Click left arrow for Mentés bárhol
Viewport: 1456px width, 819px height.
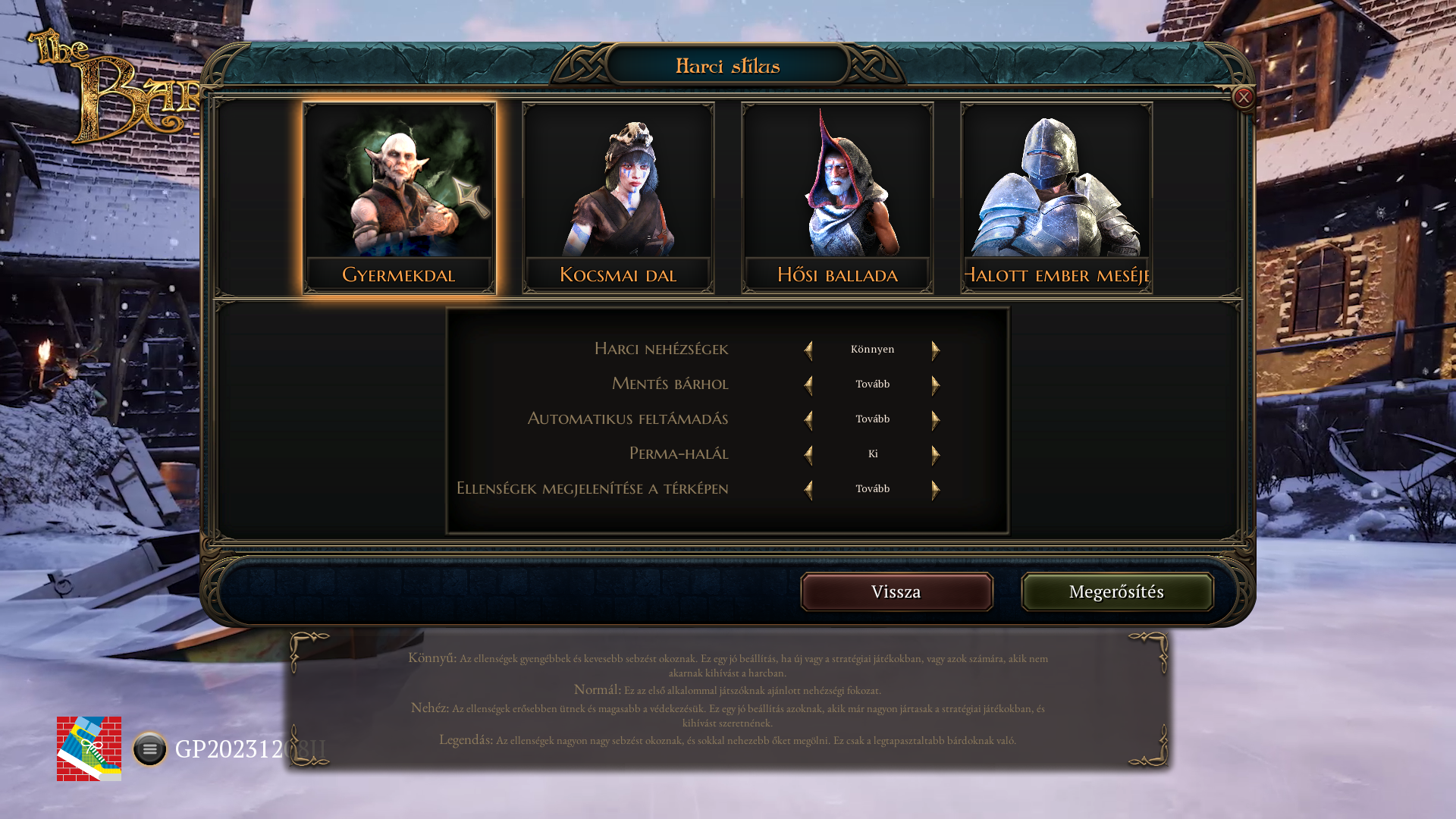tap(808, 384)
